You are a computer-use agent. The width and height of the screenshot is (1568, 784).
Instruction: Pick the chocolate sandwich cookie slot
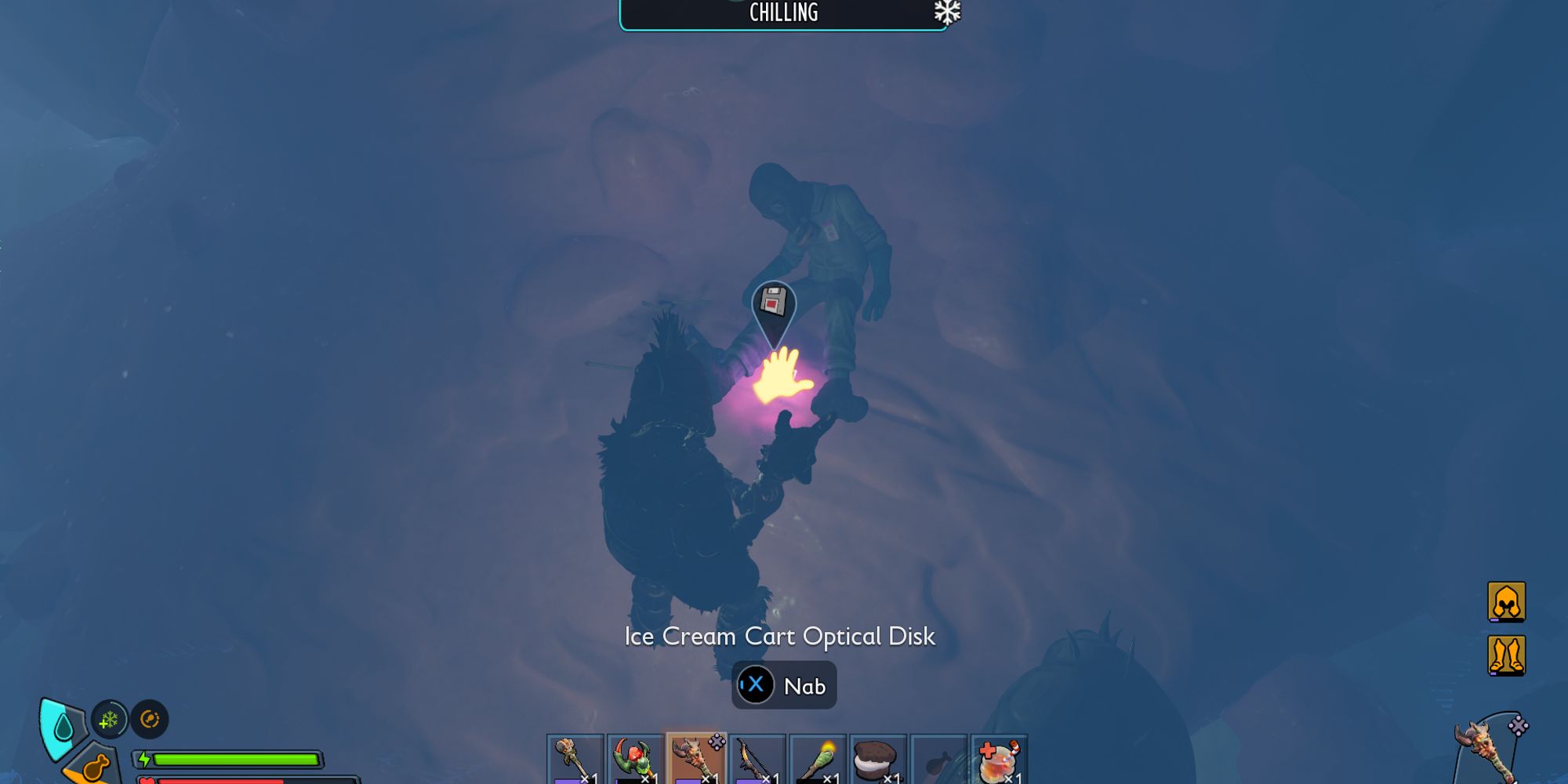coord(878,759)
